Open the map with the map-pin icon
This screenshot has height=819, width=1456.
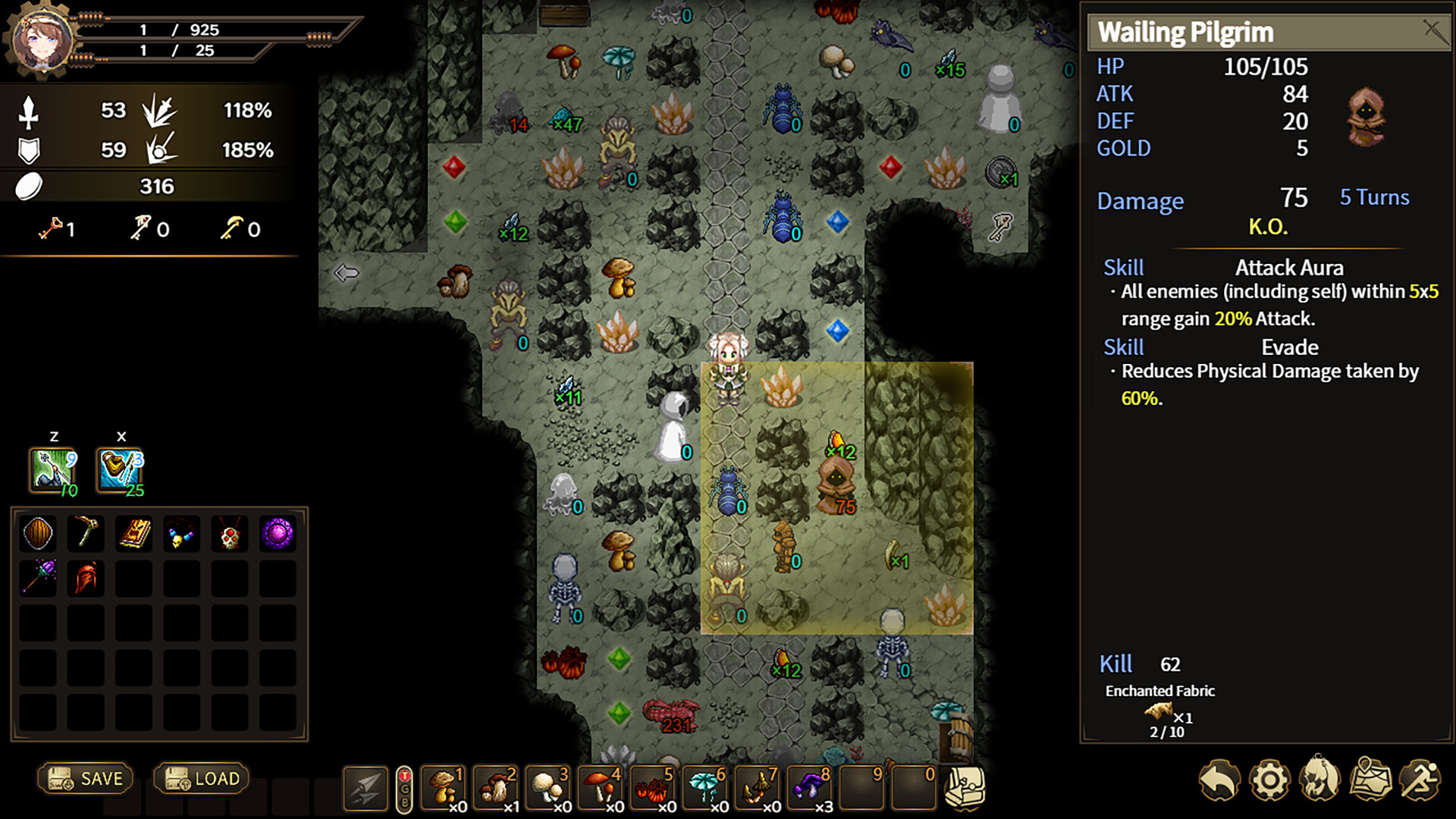click(x=1370, y=780)
